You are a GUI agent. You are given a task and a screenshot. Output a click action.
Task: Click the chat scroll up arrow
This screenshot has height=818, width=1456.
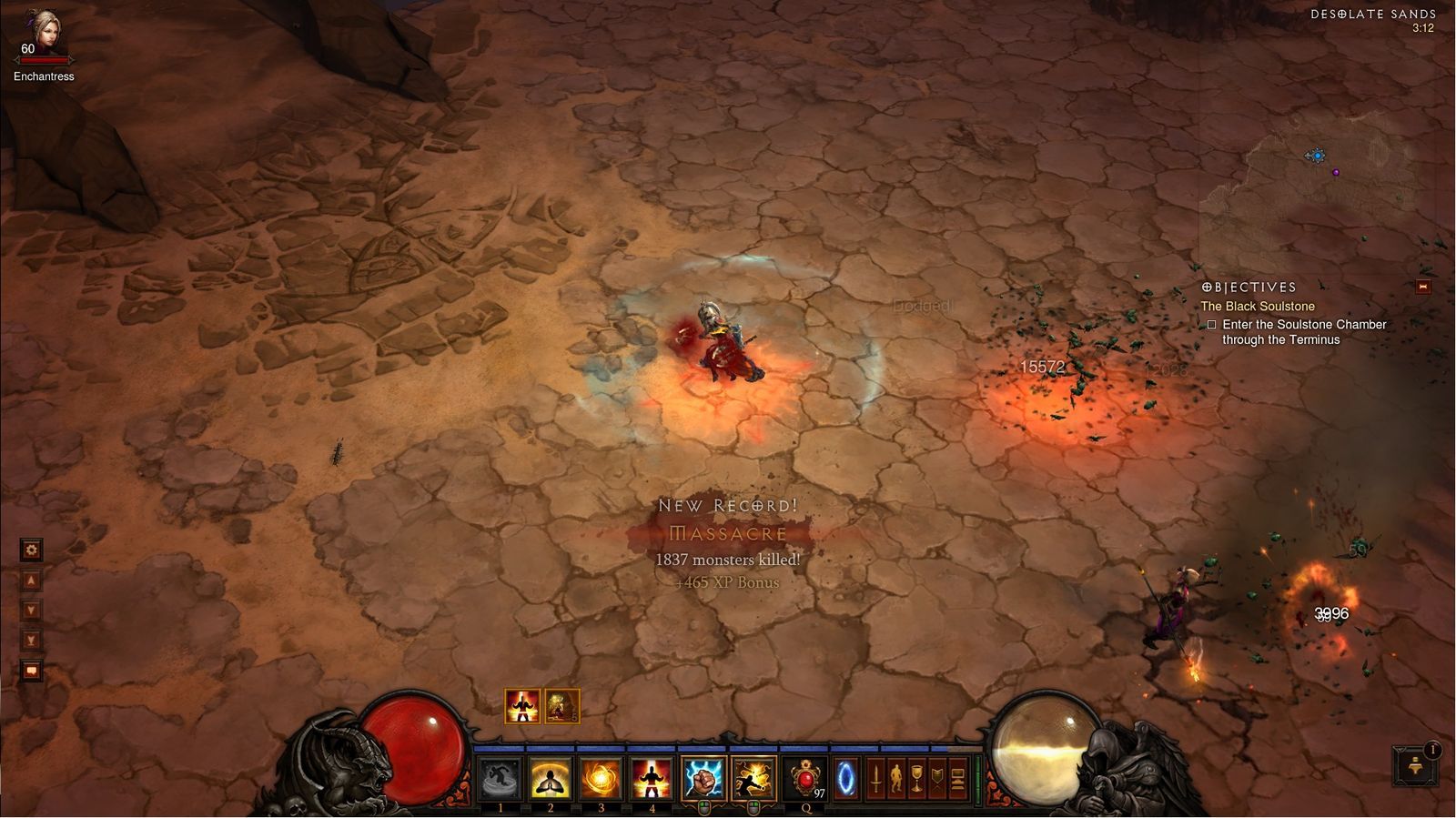pyautogui.click(x=32, y=581)
